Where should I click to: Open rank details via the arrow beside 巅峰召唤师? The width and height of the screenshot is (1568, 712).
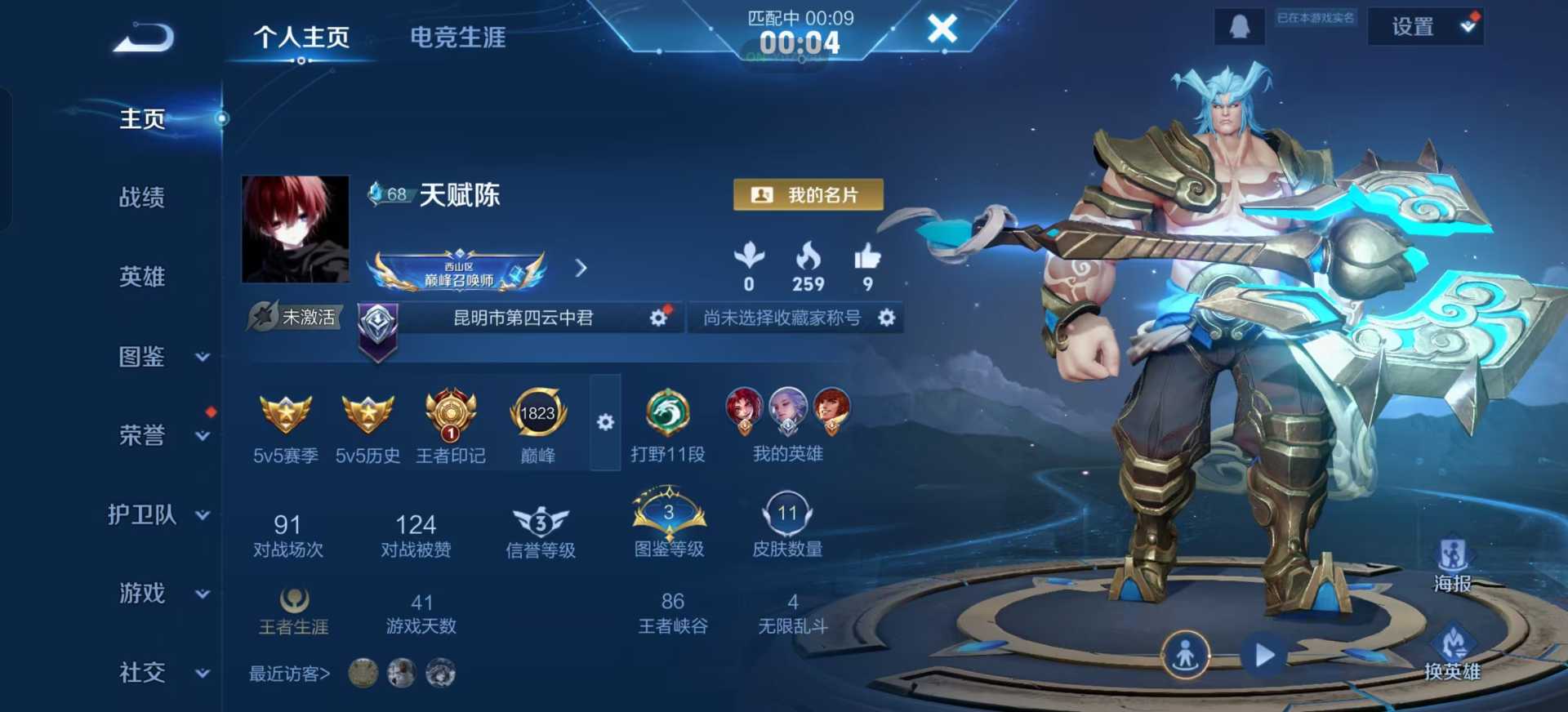[x=581, y=269]
